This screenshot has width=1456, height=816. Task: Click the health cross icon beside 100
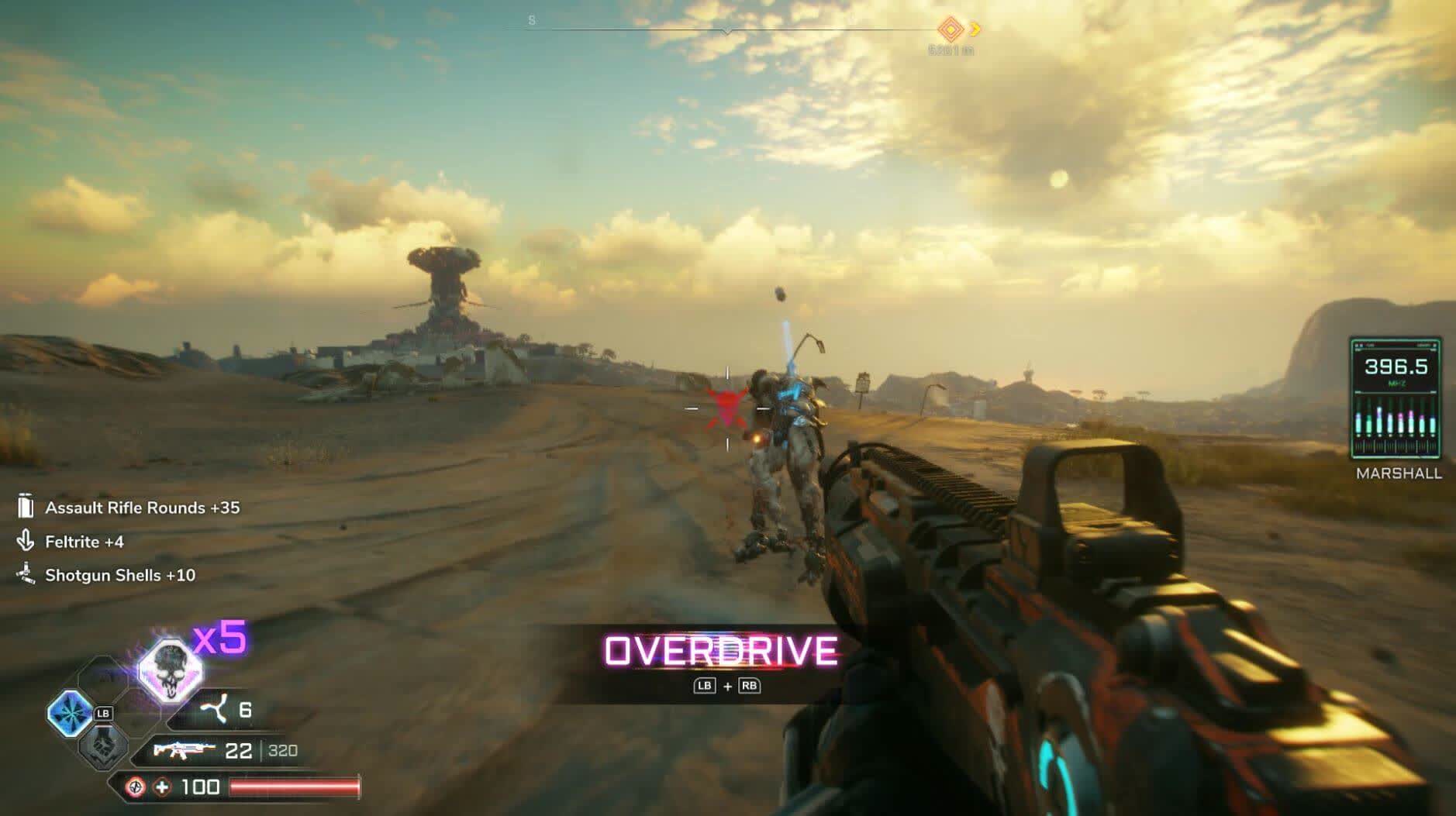(x=162, y=787)
